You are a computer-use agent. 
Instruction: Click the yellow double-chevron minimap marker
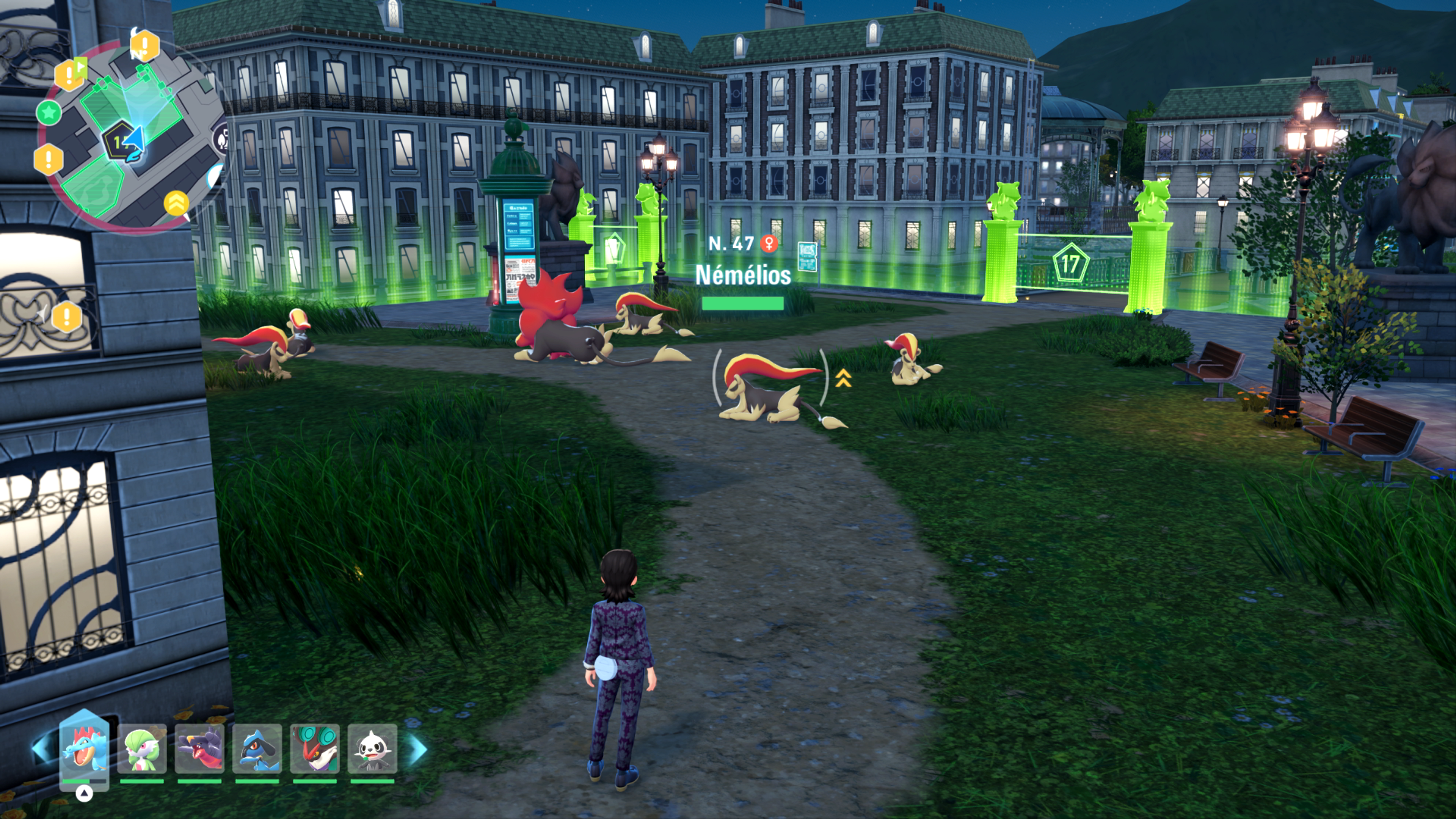tap(176, 202)
